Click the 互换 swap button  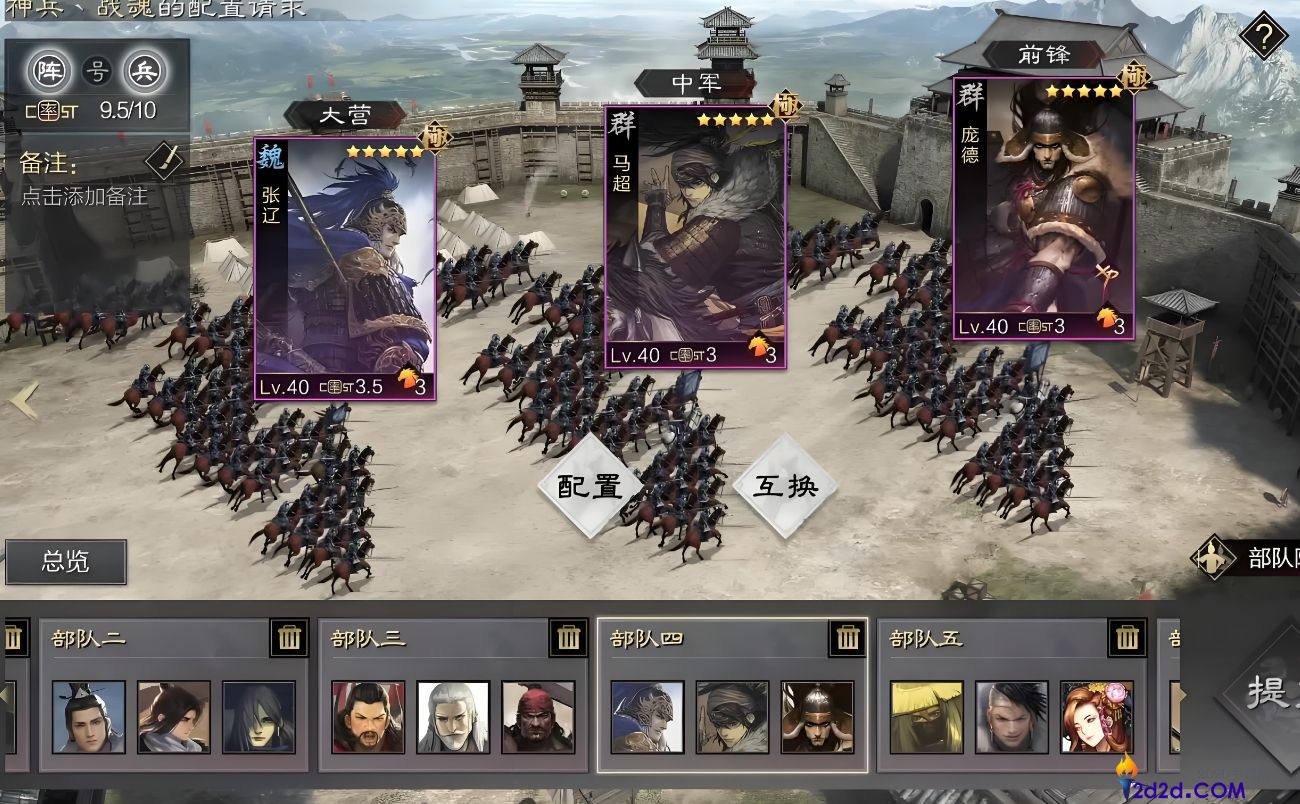(x=785, y=487)
